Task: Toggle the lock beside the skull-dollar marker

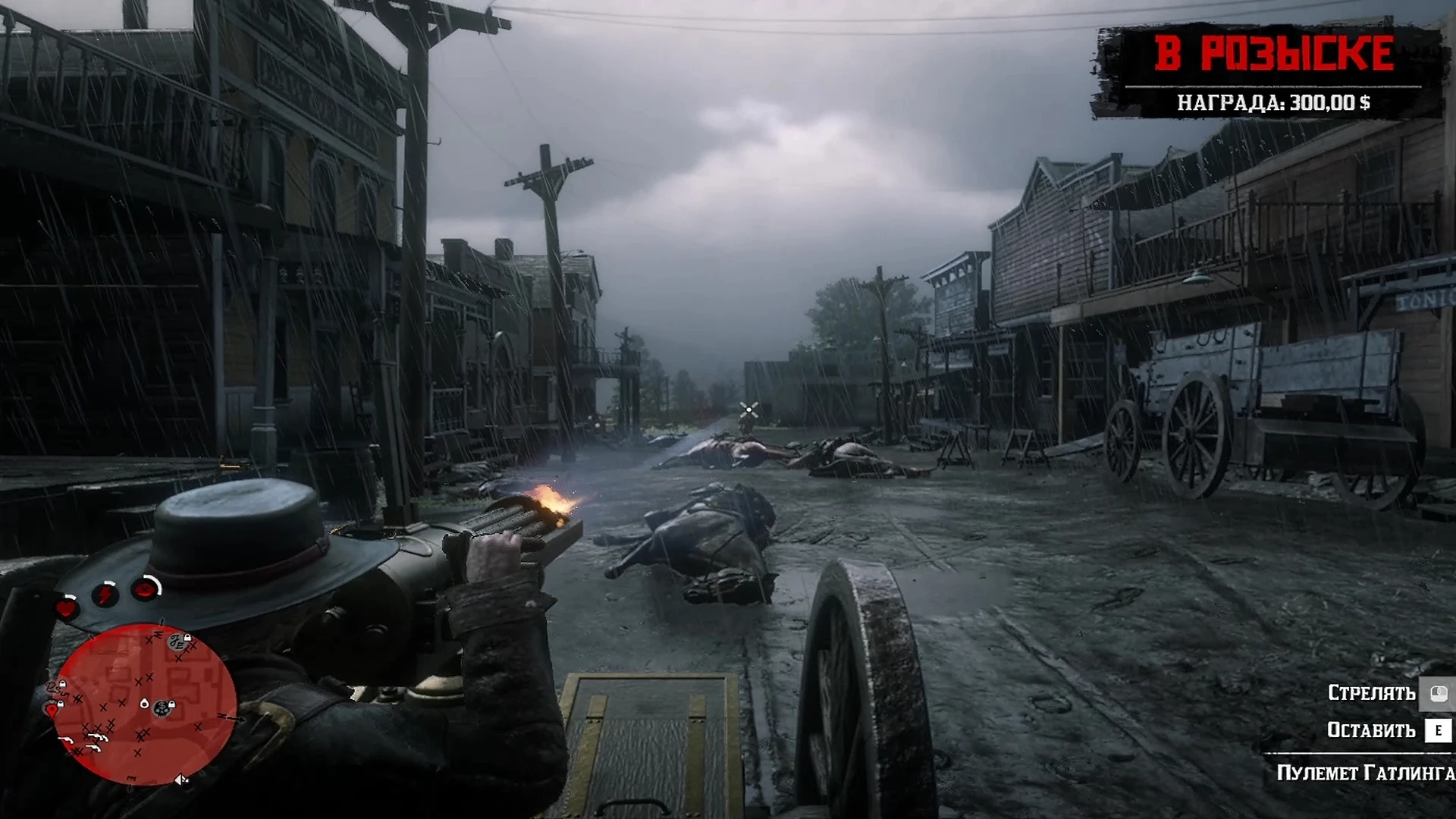Action: [171, 704]
